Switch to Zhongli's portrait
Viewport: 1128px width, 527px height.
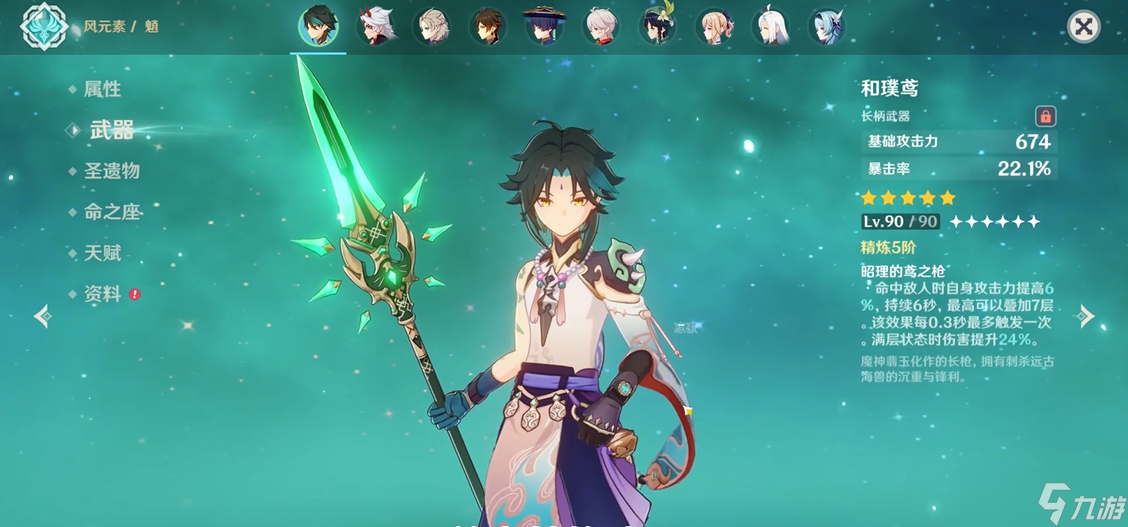[x=489, y=26]
